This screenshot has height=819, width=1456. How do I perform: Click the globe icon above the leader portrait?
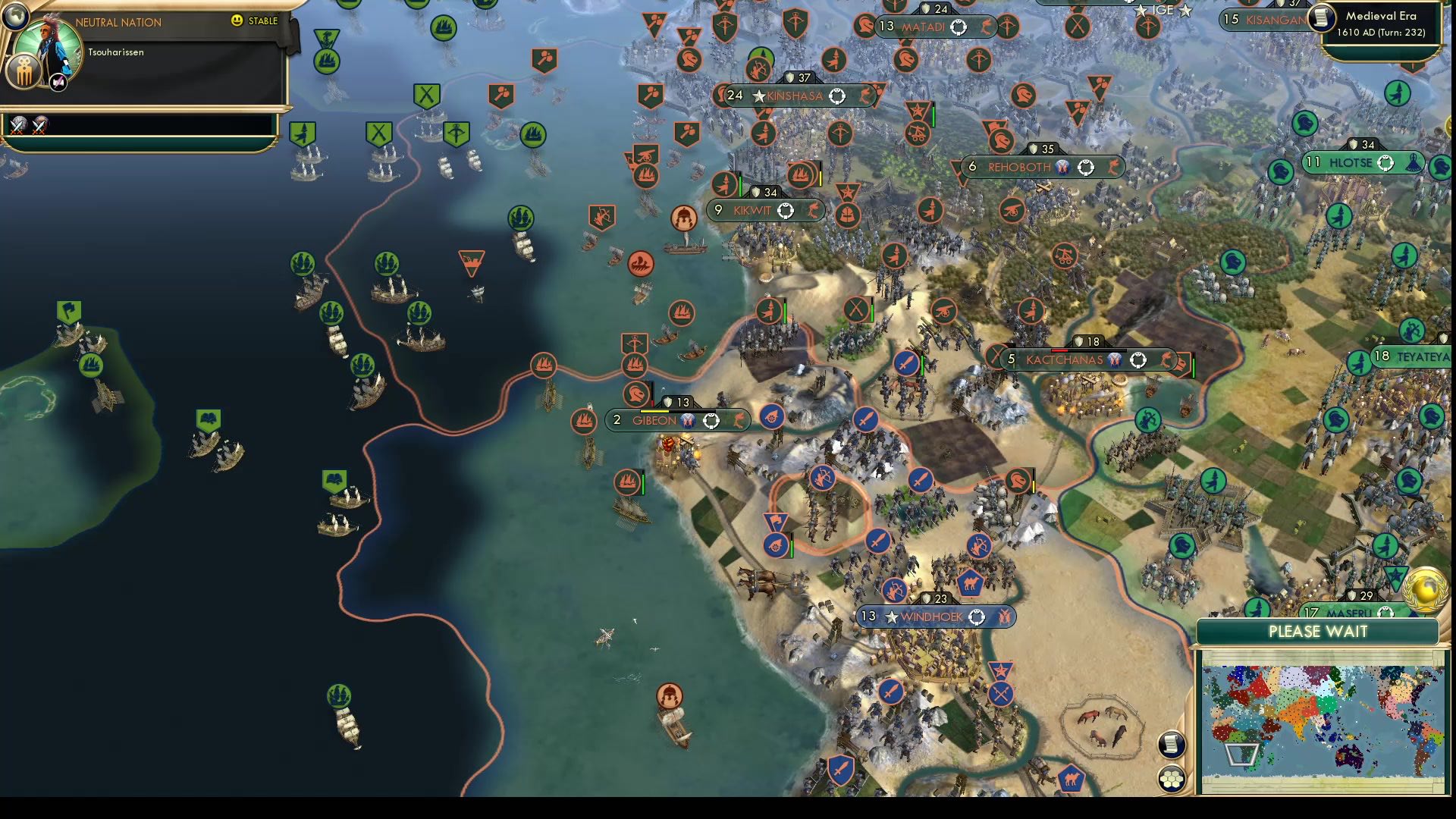(15, 17)
